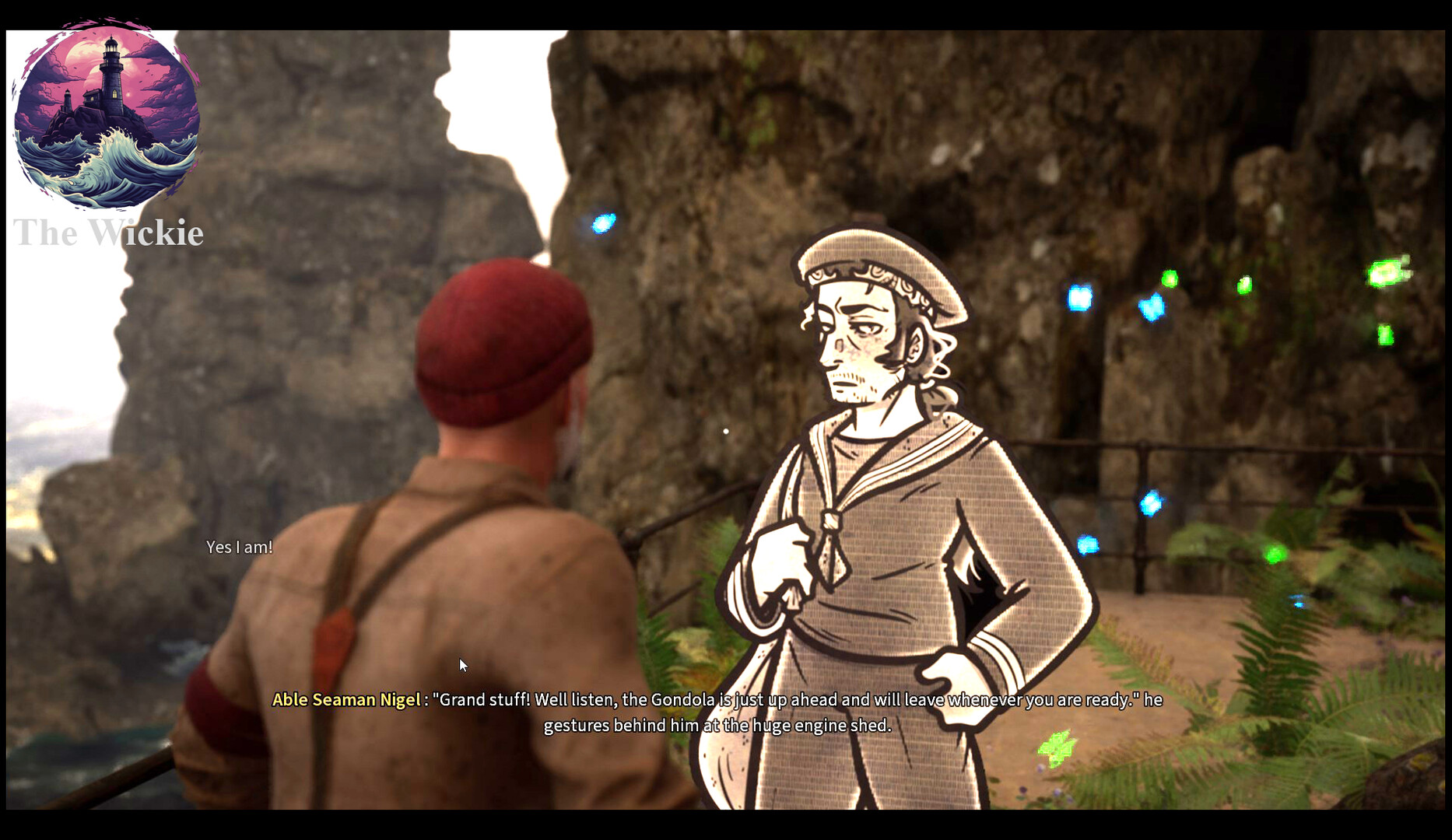Click 'The Wickie' title text
The image size is (1452, 840).
(109, 232)
